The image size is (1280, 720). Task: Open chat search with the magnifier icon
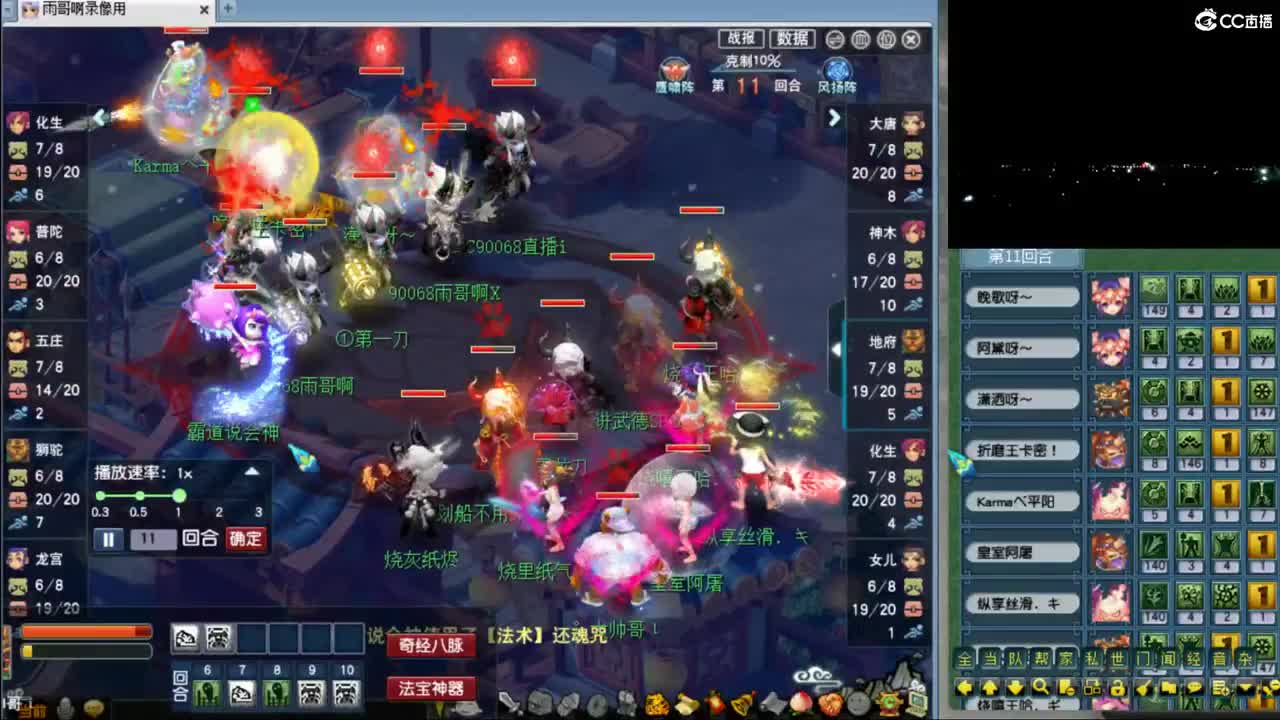(x=1040, y=688)
